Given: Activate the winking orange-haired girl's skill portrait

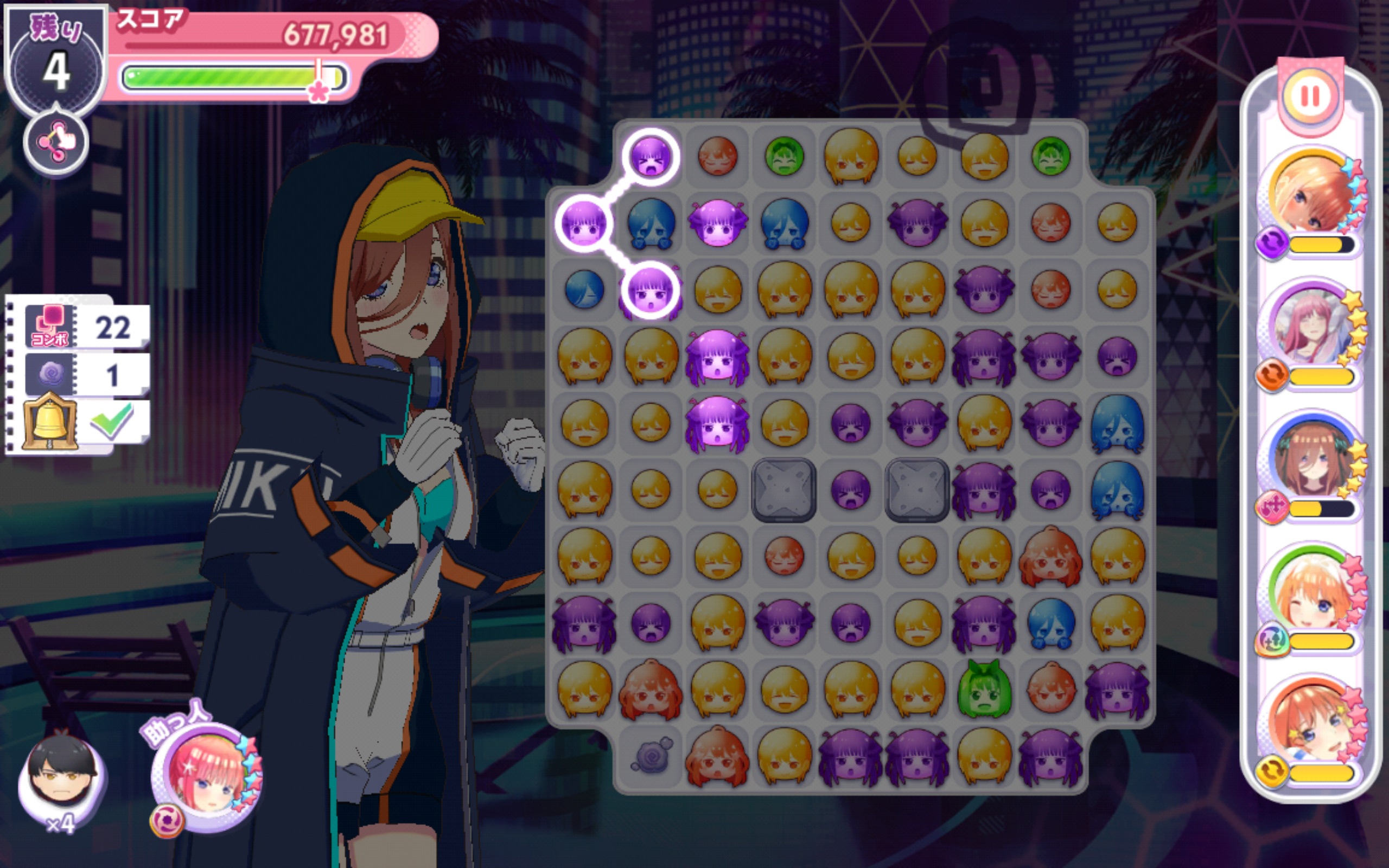Looking at the screenshot, I should 1312,592.
